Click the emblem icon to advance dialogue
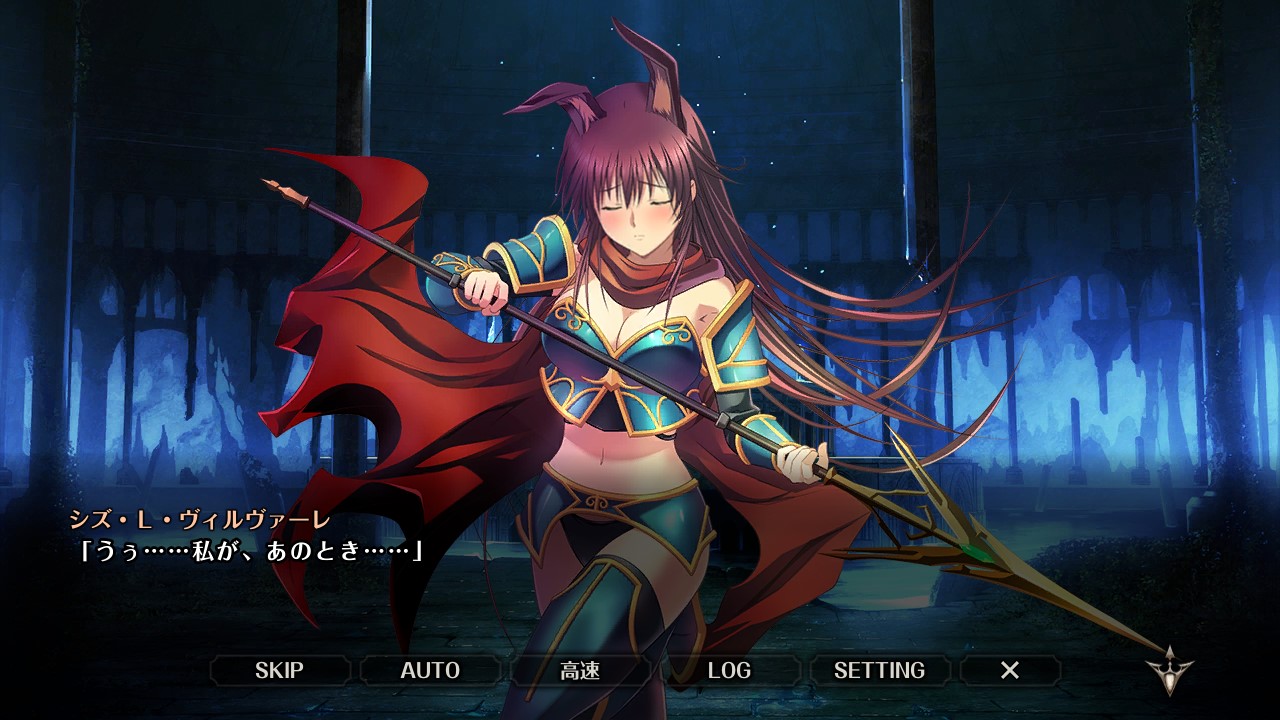Screen dimensions: 1280x720 click(1170, 671)
